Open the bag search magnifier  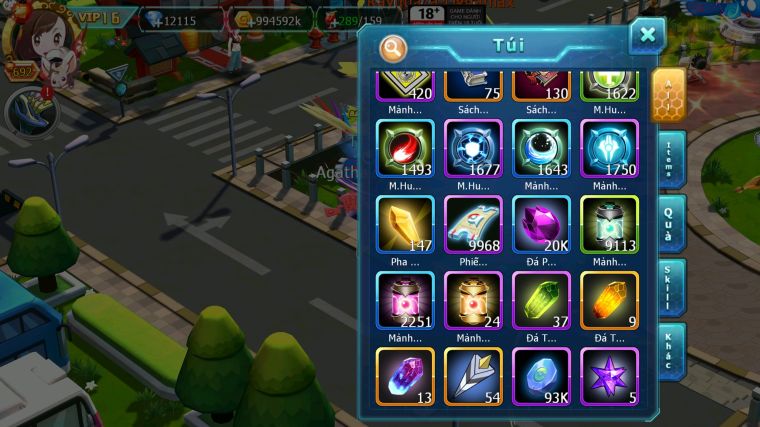point(393,47)
